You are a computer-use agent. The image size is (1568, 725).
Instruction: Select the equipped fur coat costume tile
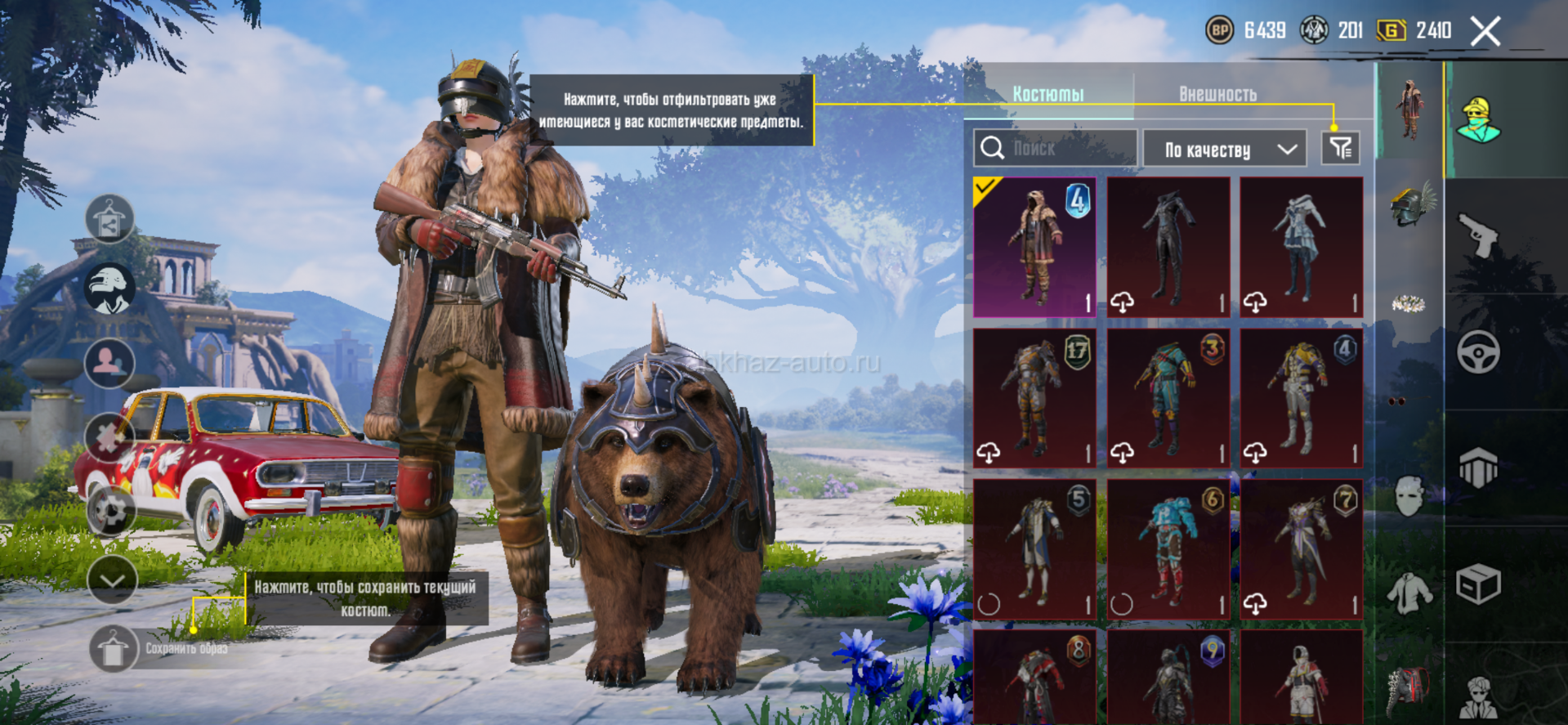pos(1034,247)
